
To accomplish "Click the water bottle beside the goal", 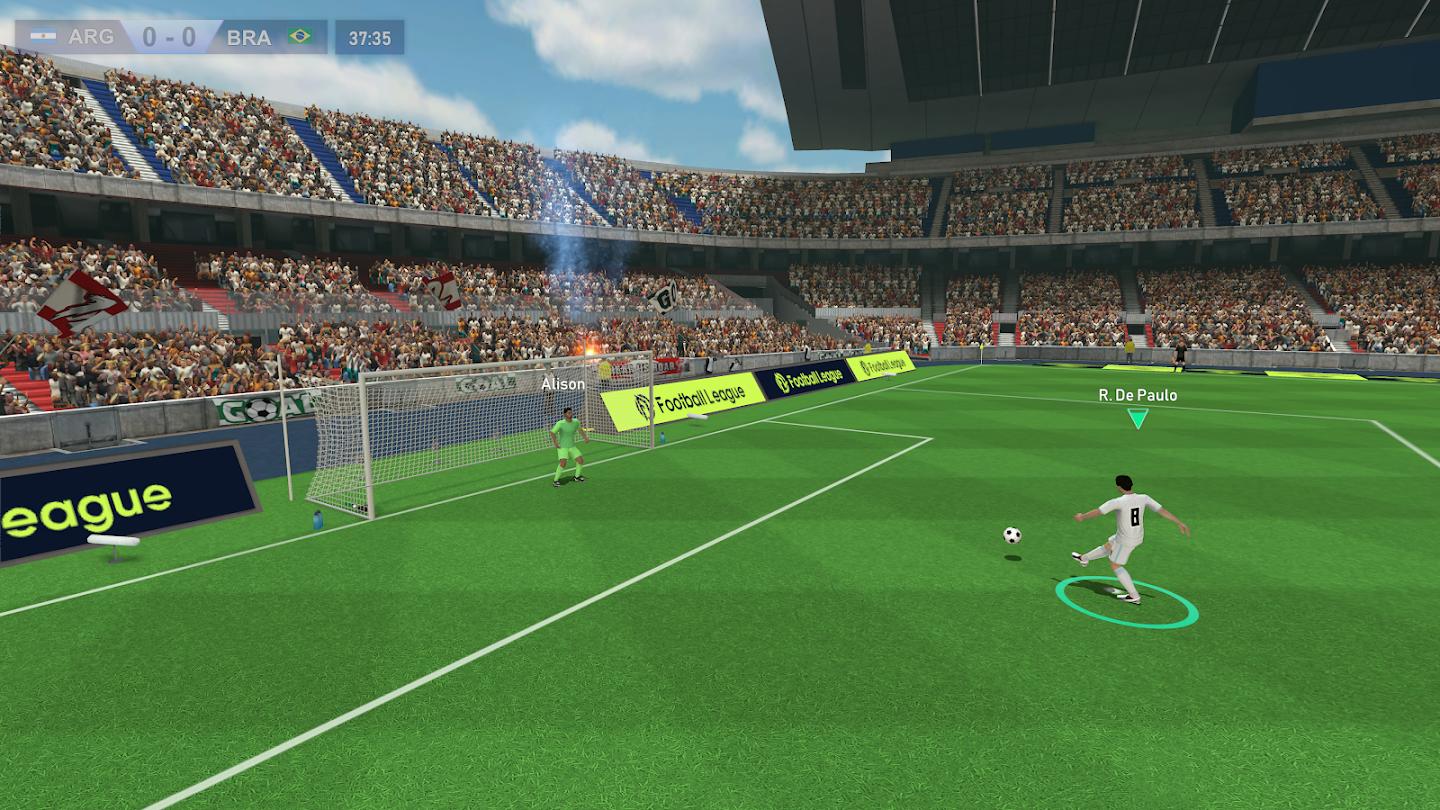I will point(317,520).
